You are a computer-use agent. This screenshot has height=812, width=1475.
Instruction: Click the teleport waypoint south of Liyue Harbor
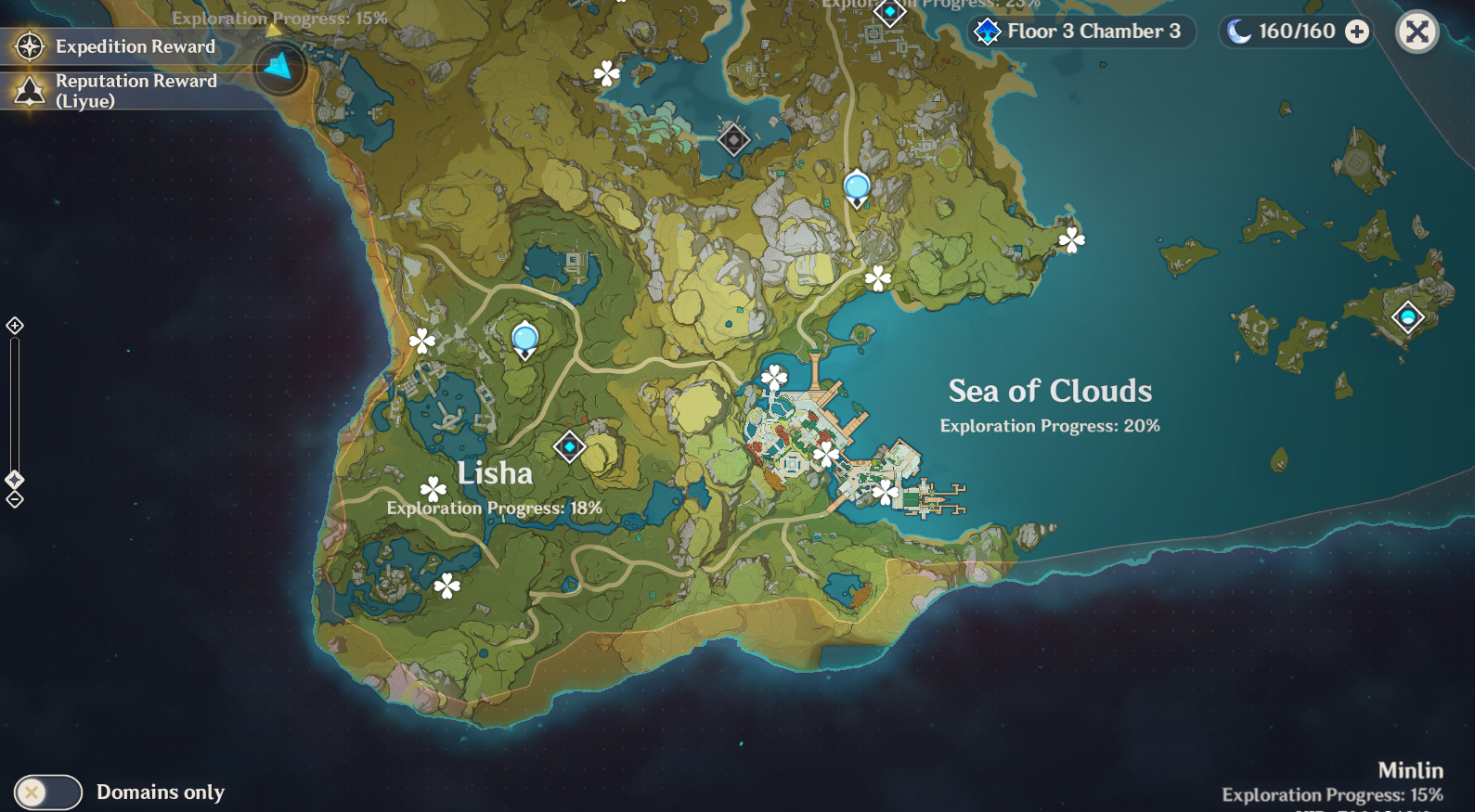point(826,455)
